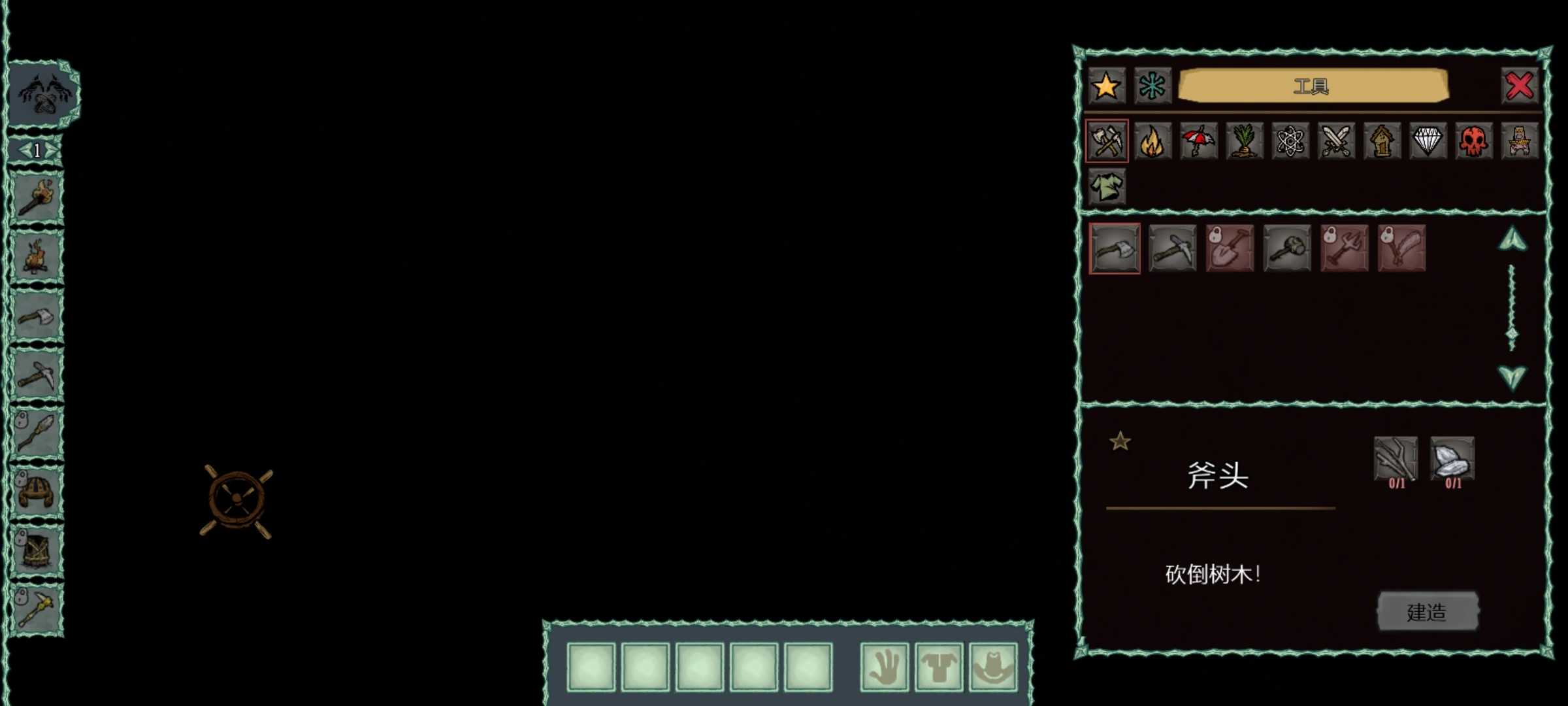
Task: Switch to the diamond refine category
Action: 1428,141
